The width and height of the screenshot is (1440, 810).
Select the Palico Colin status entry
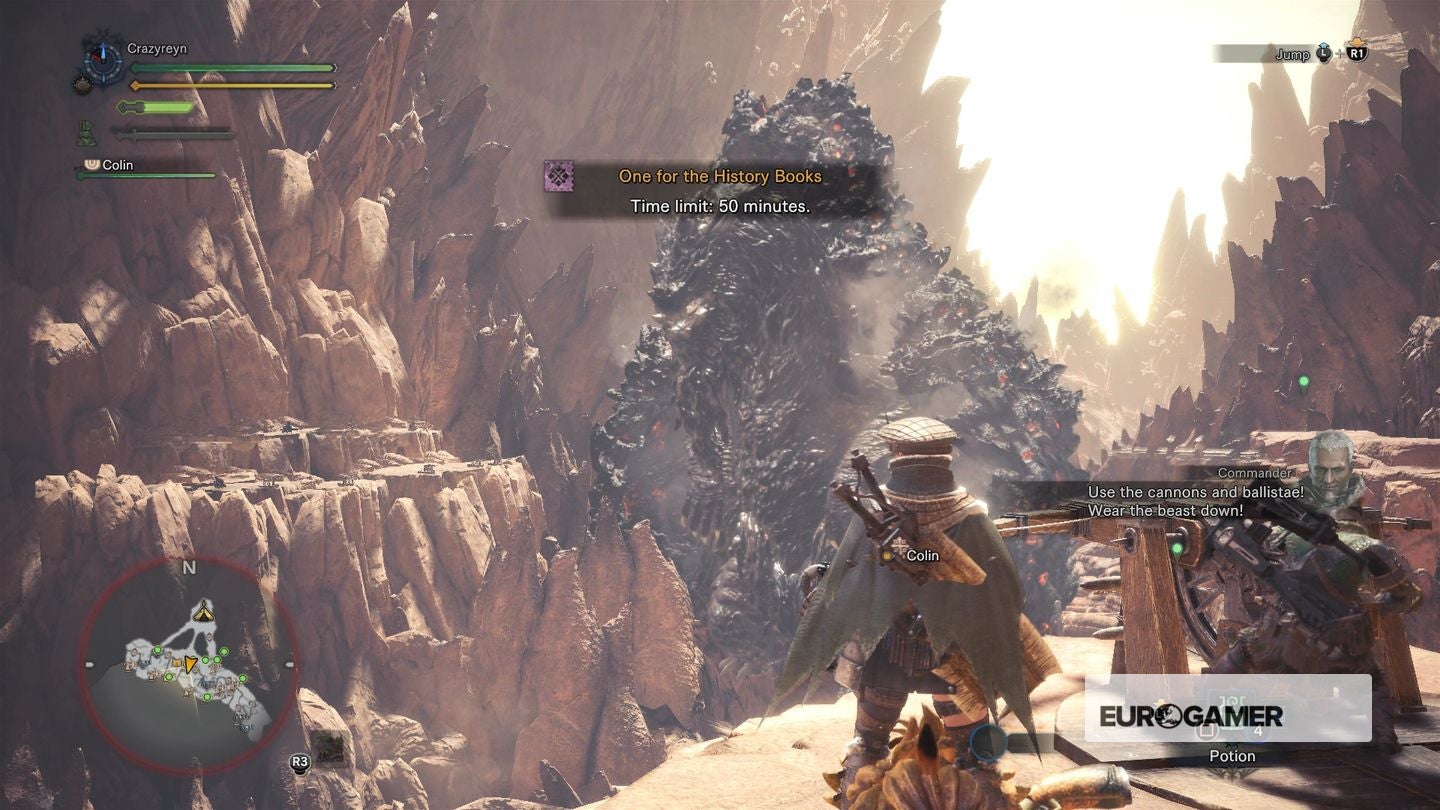point(118,165)
